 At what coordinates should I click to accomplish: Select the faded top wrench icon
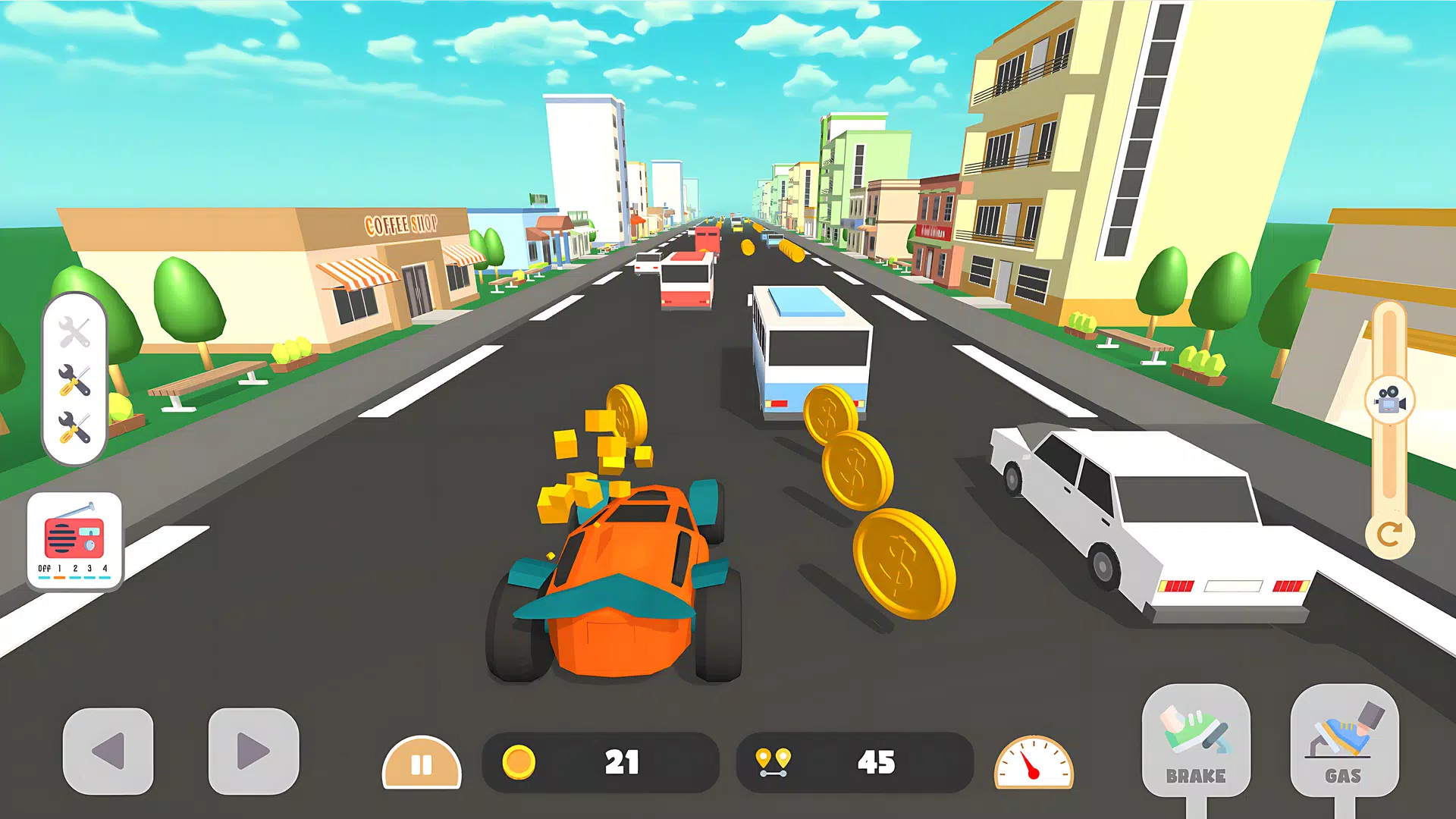click(74, 332)
